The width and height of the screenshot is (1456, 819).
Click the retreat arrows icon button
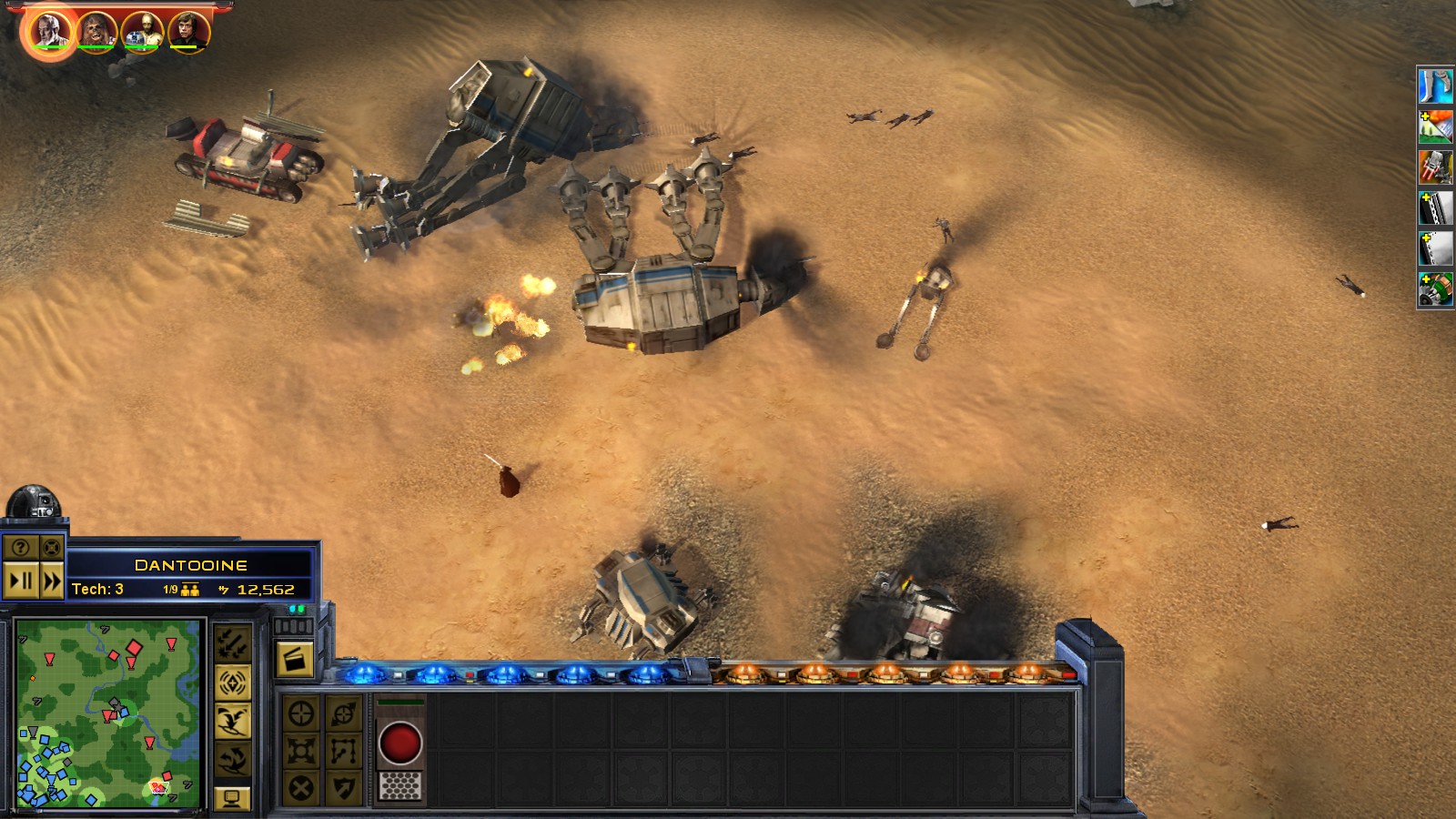(x=232, y=759)
